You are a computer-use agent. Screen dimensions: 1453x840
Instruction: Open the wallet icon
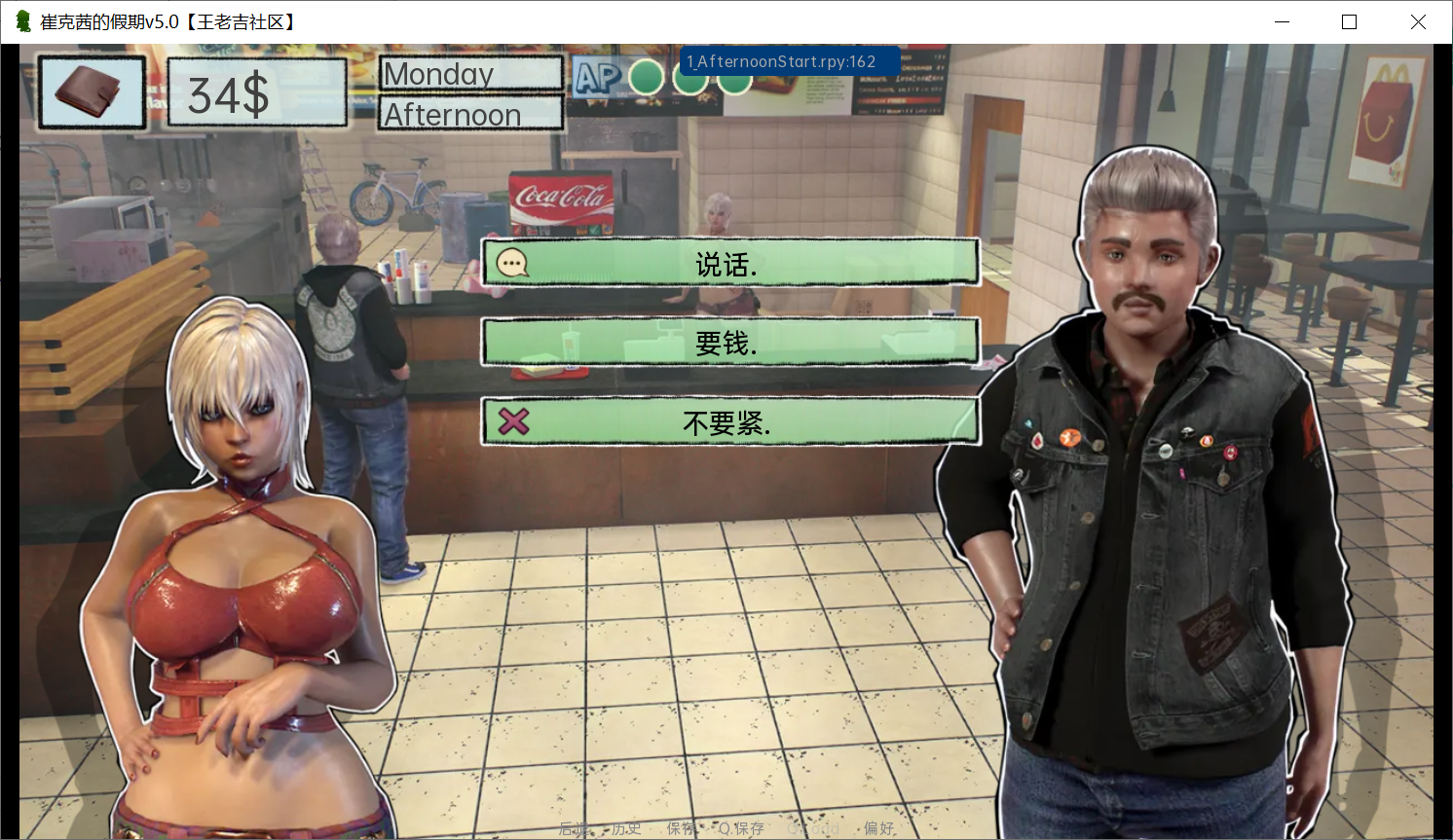pyautogui.click(x=92, y=92)
